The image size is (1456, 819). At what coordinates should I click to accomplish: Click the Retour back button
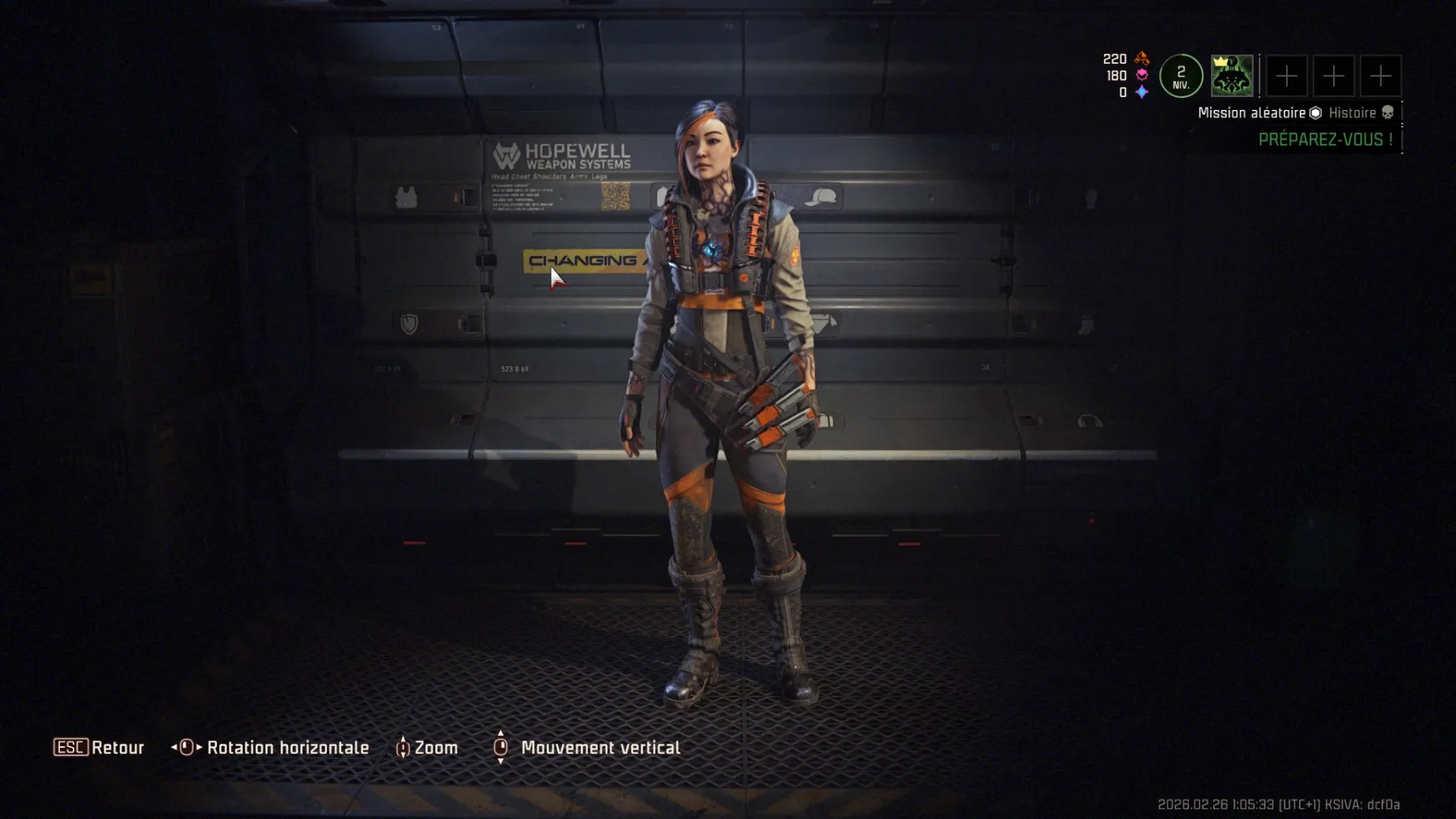click(99, 748)
